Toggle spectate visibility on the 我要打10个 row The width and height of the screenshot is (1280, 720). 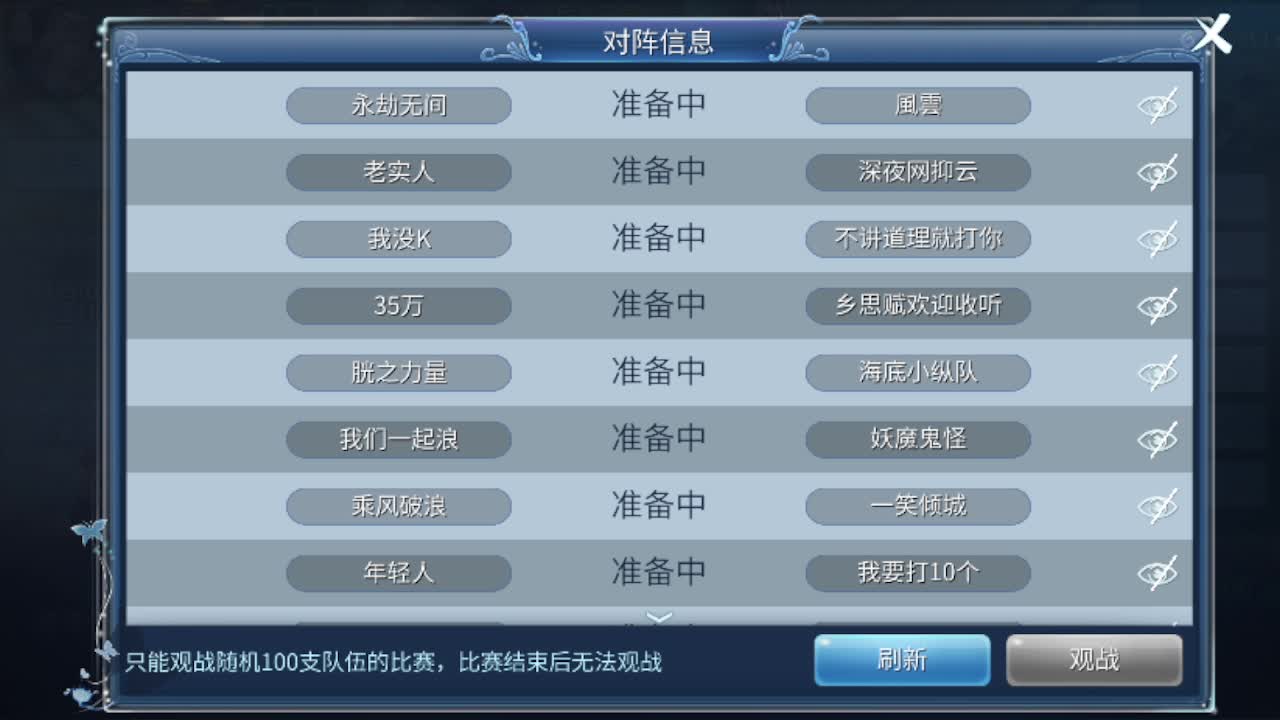[x=1157, y=572]
